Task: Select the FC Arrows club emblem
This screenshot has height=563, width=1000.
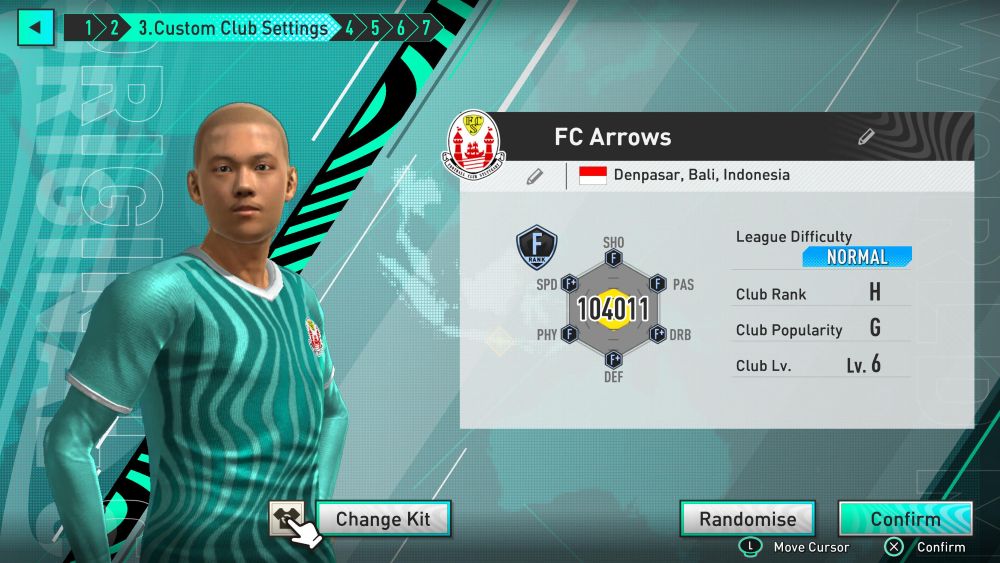Action: 473,139
